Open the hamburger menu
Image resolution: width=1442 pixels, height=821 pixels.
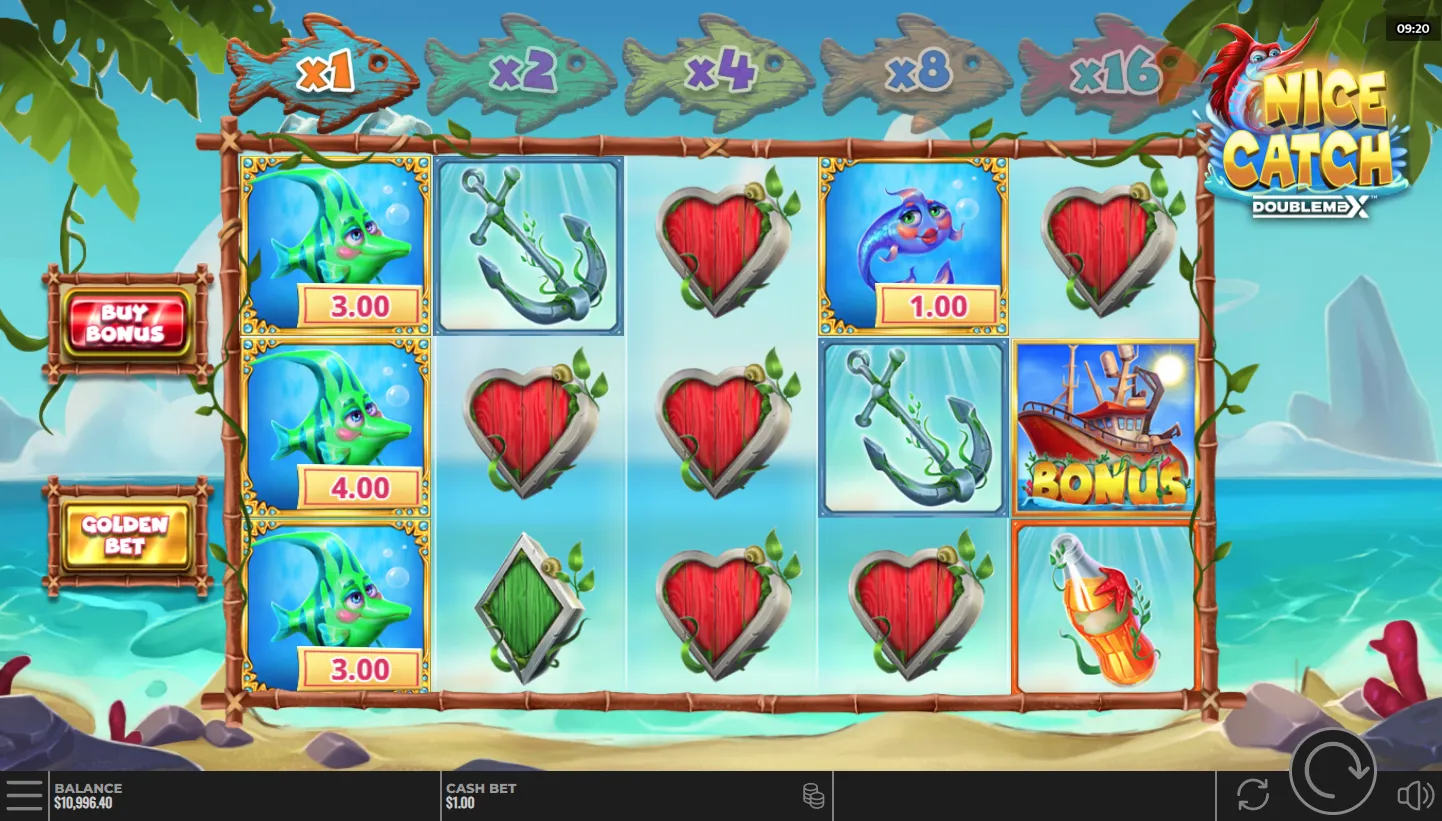[24, 795]
